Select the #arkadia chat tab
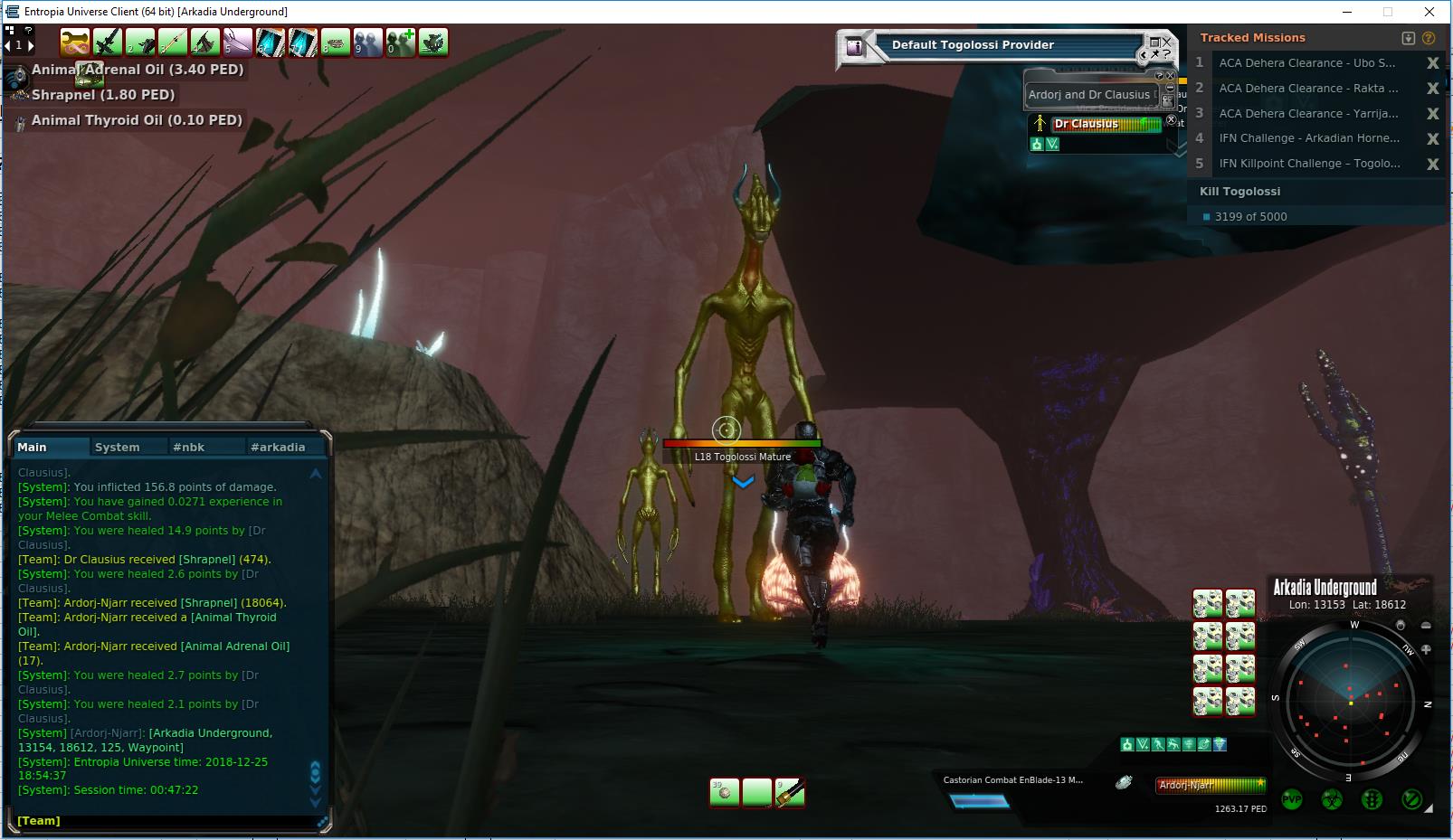The width and height of the screenshot is (1453, 840). [278, 447]
